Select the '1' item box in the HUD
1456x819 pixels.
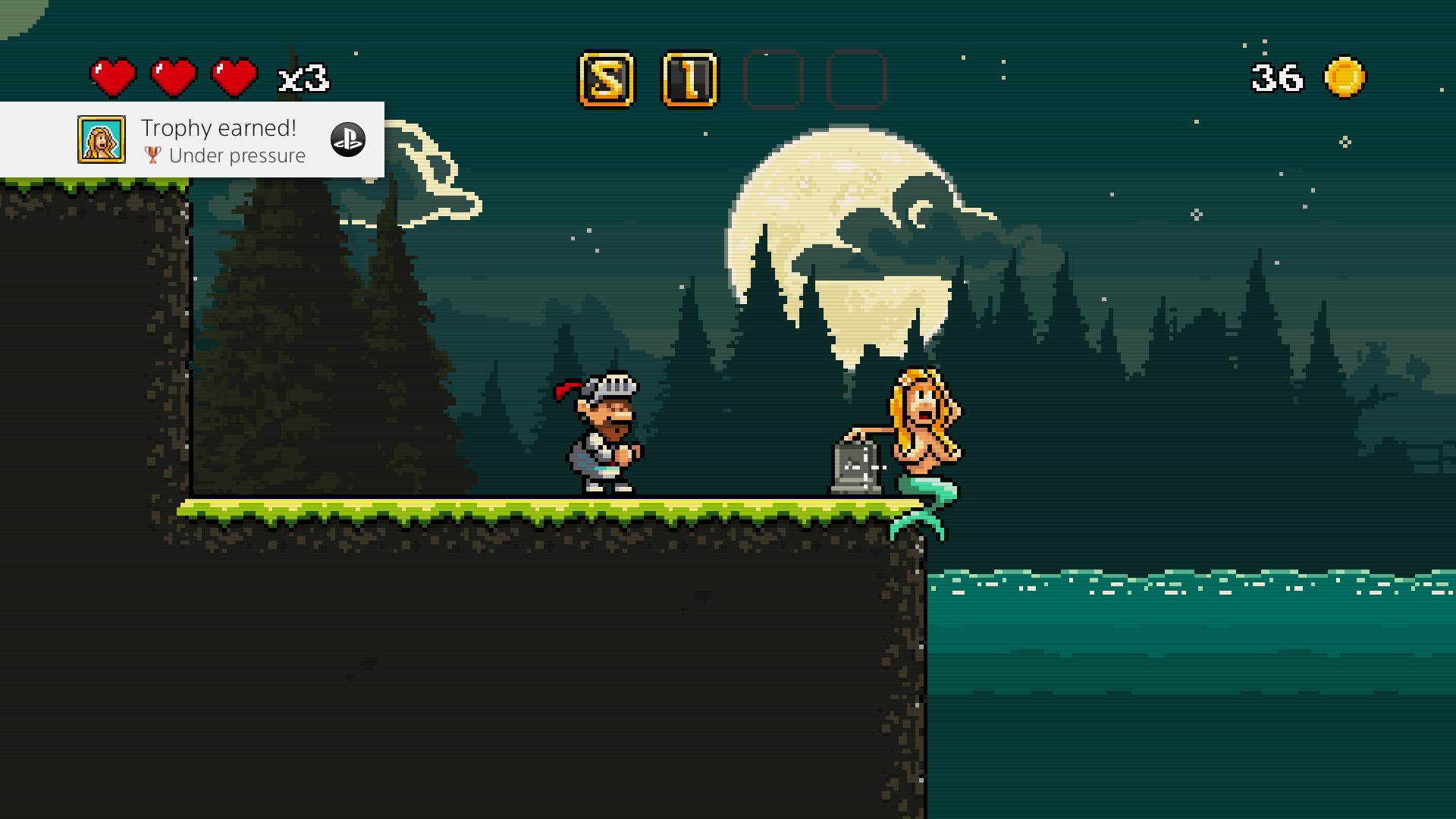click(x=690, y=78)
